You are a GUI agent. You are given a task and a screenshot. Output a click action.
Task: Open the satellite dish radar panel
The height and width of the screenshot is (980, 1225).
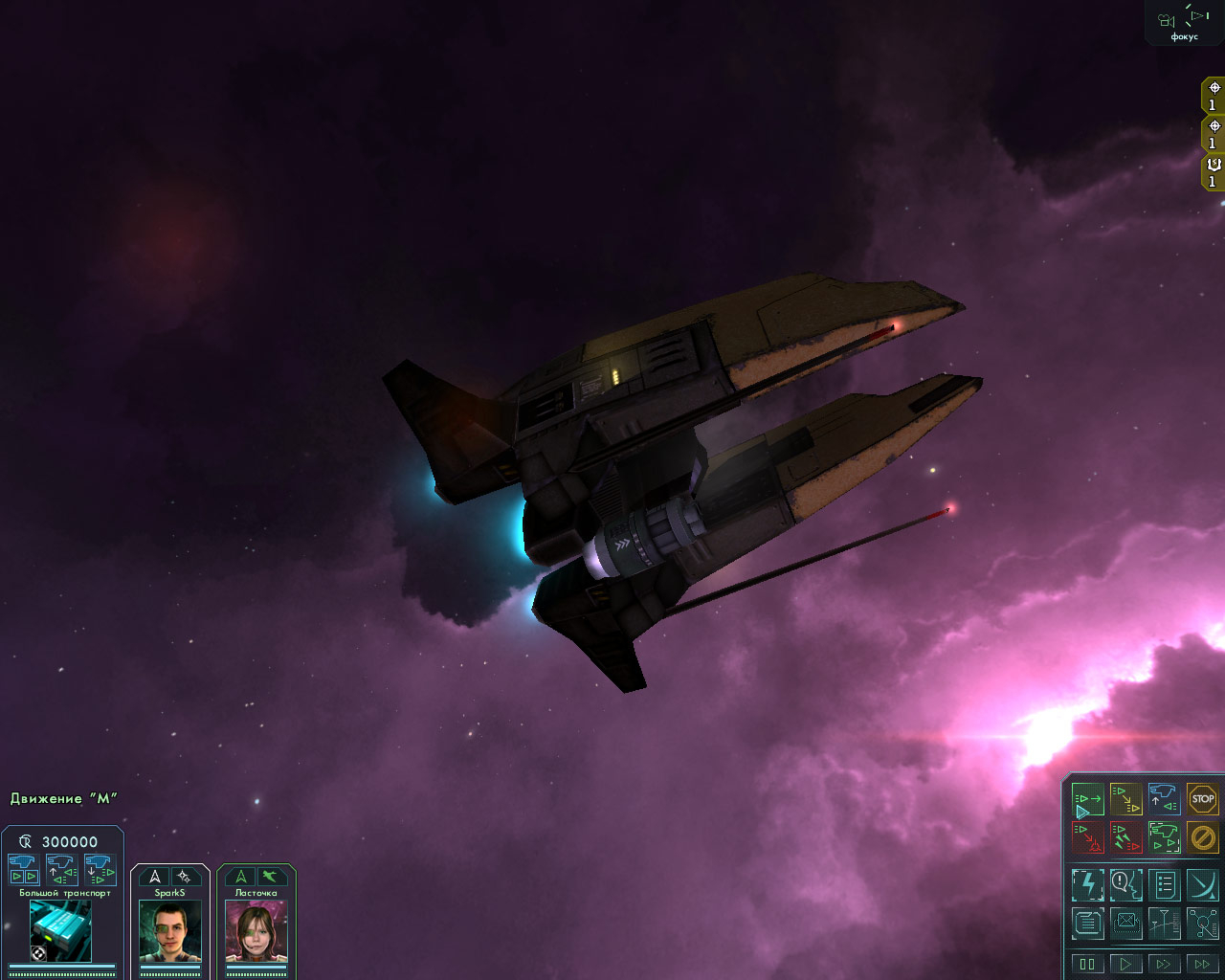tap(1202, 884)
